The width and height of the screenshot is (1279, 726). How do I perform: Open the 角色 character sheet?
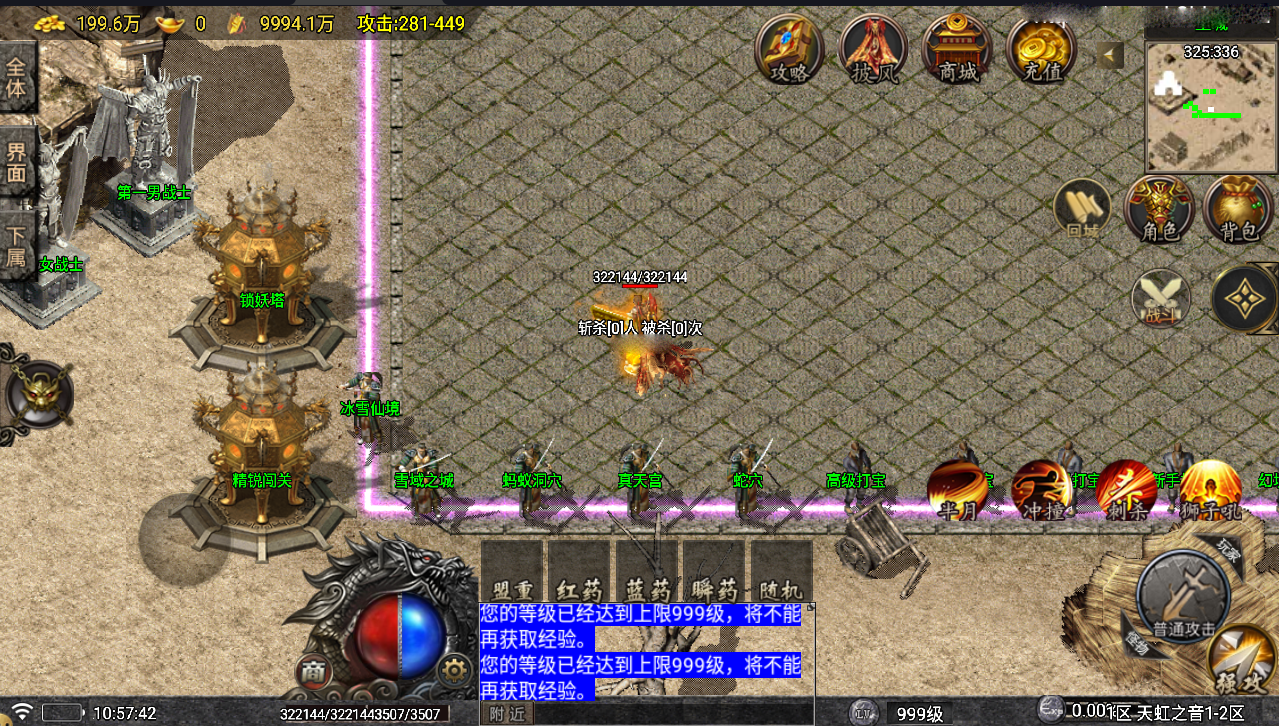point(1159,210)
